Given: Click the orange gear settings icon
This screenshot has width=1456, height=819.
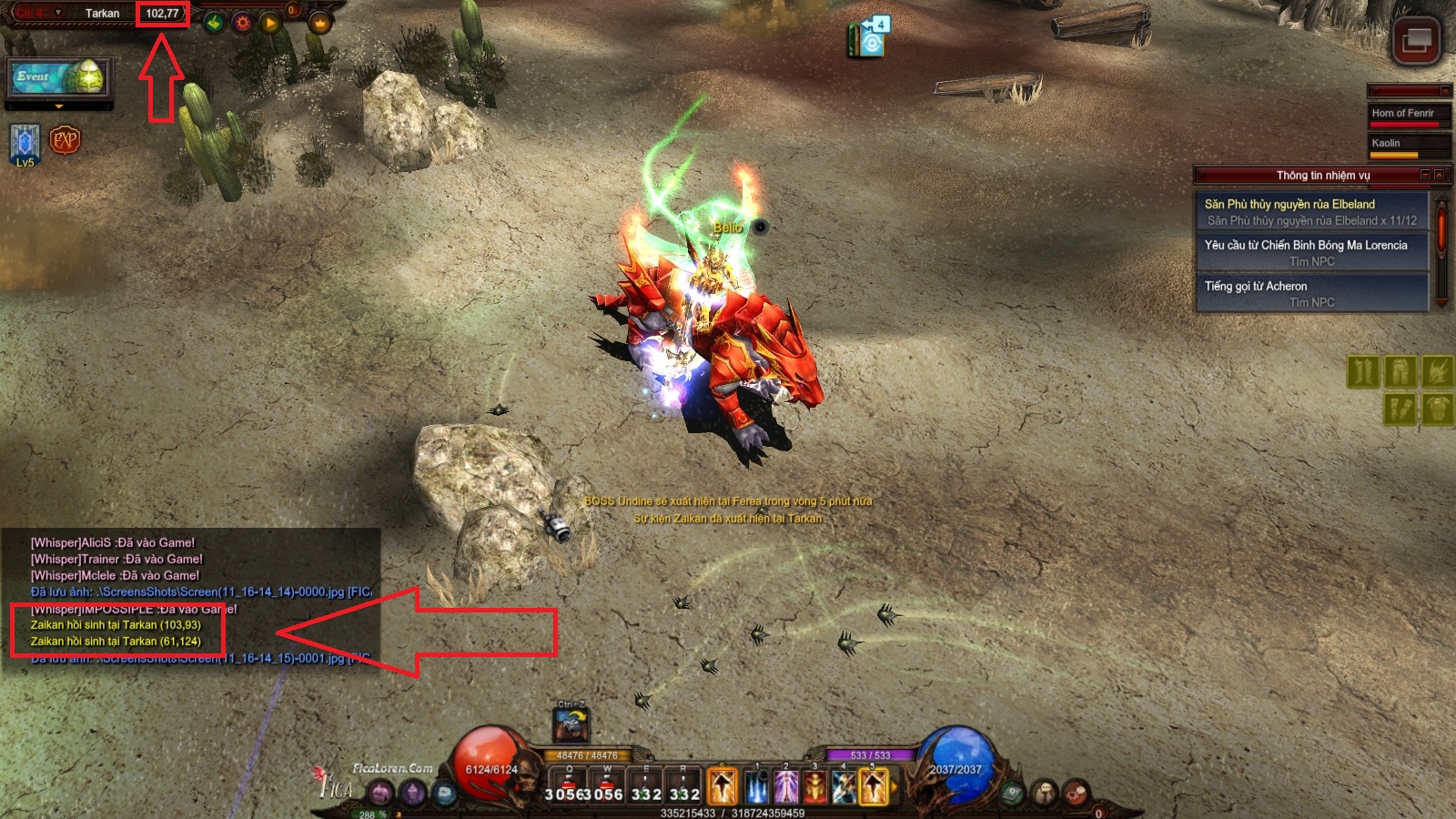Looking at the screenshot, I should (x=242, y=23).
